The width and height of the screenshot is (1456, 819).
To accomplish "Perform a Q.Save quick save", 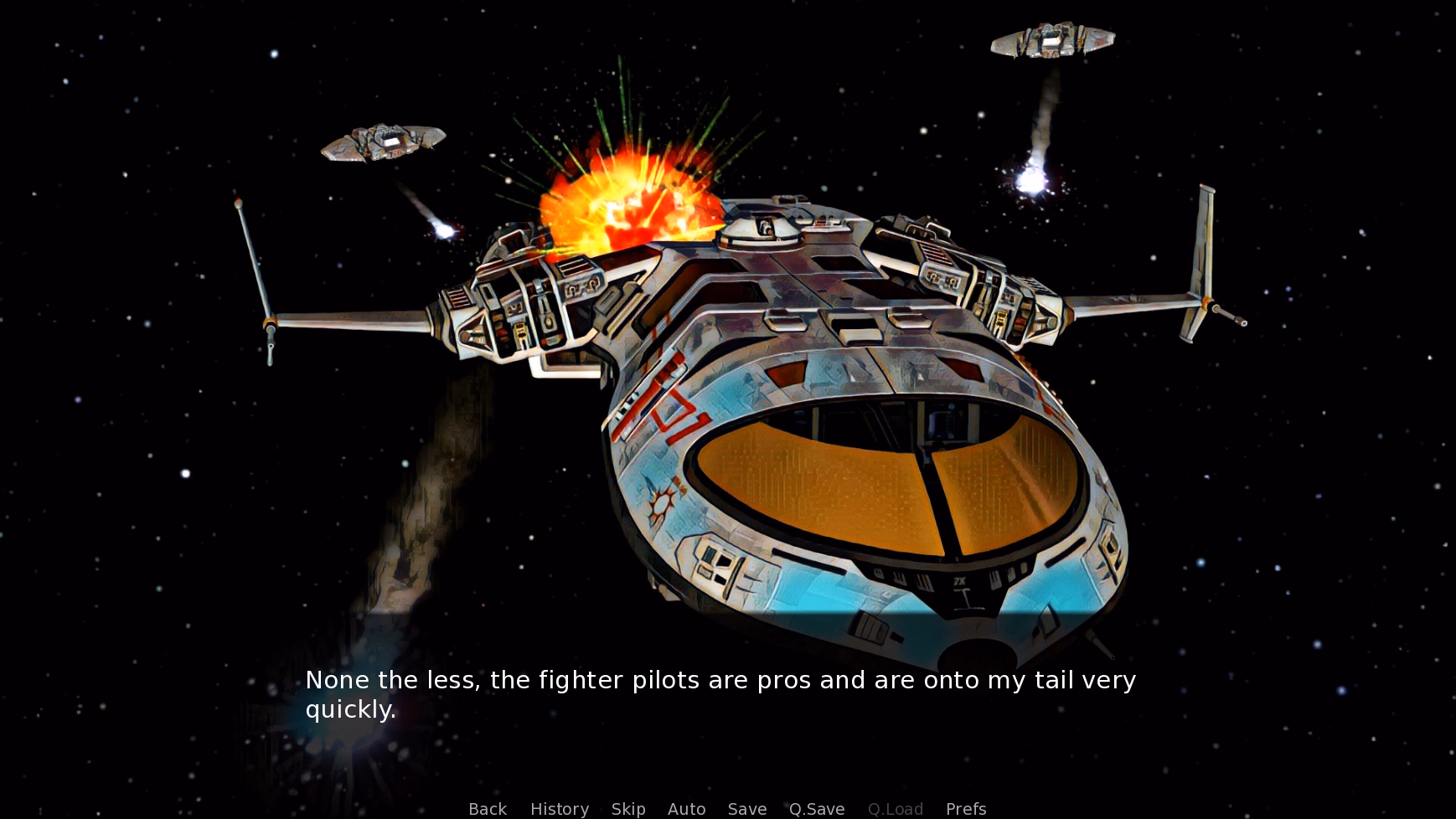I will [817, 808].
